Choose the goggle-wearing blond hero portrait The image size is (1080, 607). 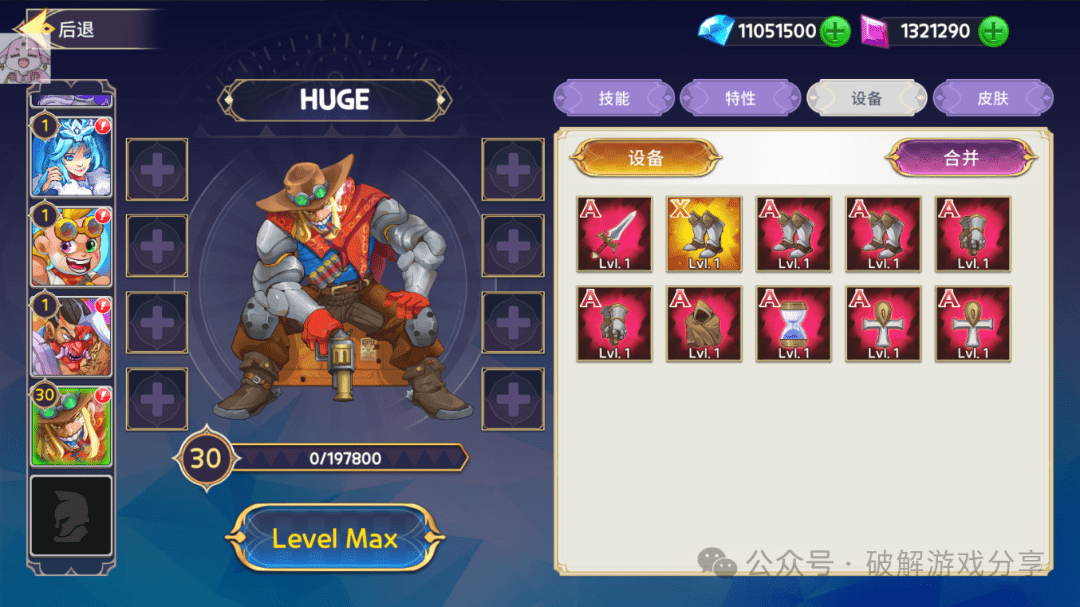pyautogui.click(x=71, y=246)
